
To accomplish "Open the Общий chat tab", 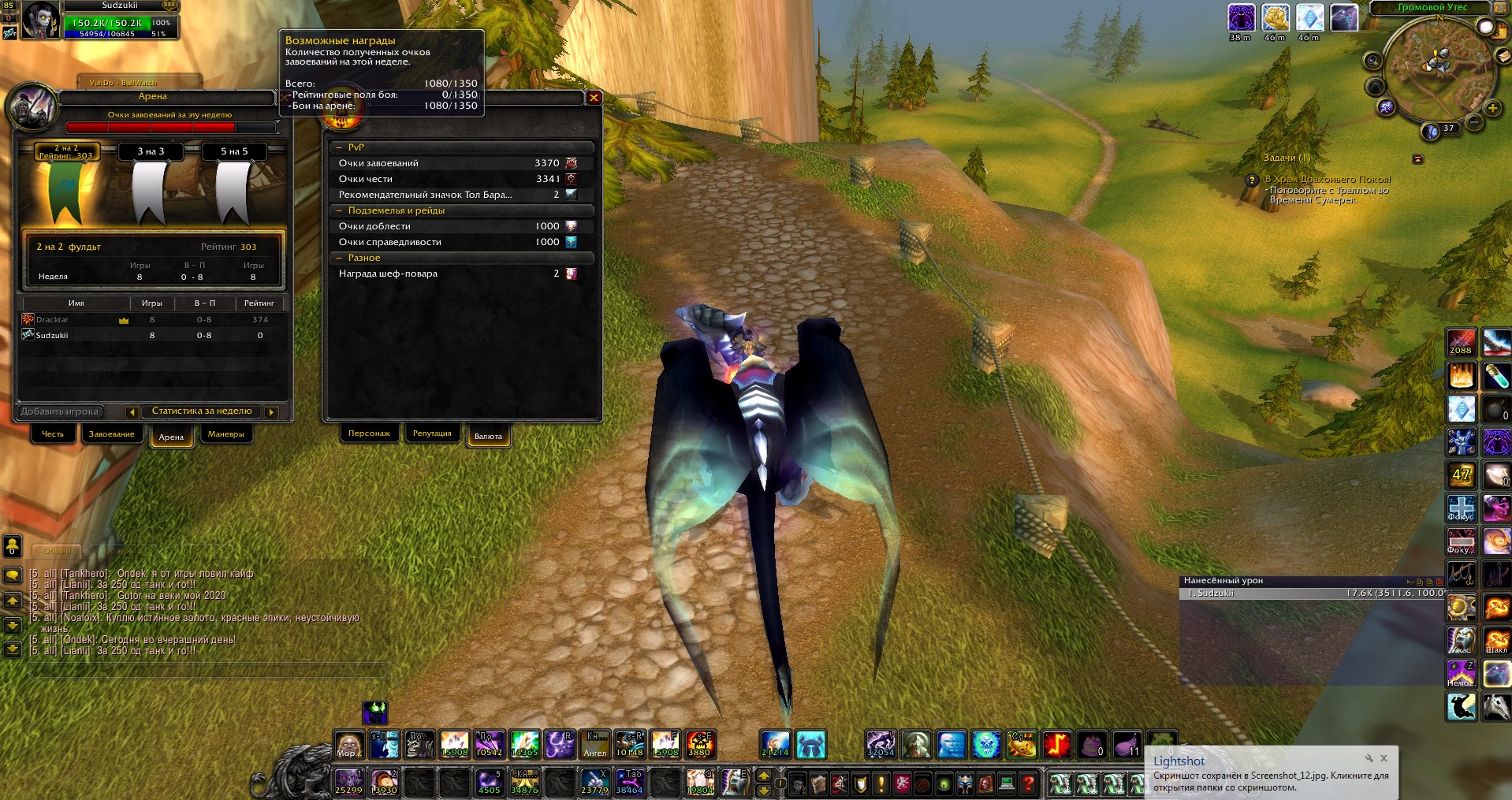I will tap(57, 550).
